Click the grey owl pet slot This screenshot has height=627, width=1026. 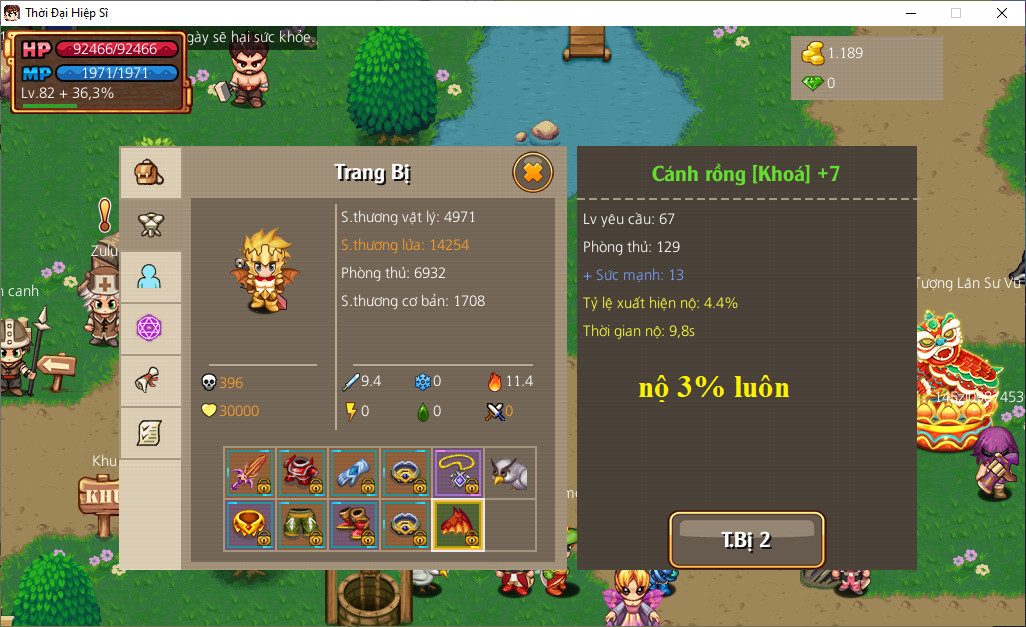click(x=510, y=473)
